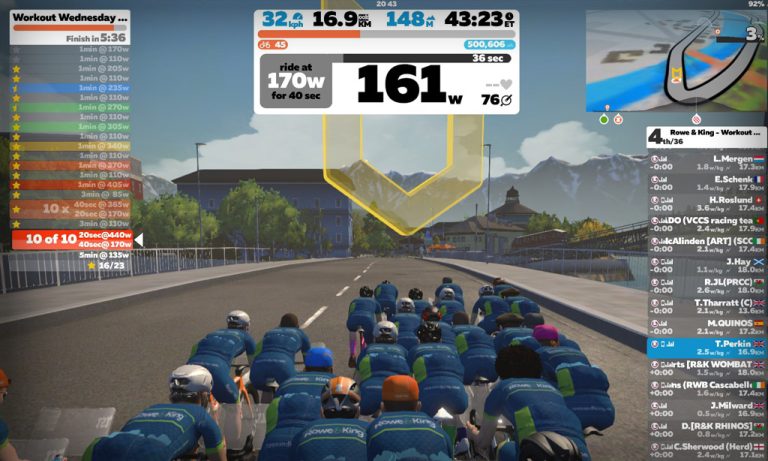Image resolution: width=768 pixels, height=461 pixels.
Task: Select J.Milward from the rider list
Action: point(706,410)
